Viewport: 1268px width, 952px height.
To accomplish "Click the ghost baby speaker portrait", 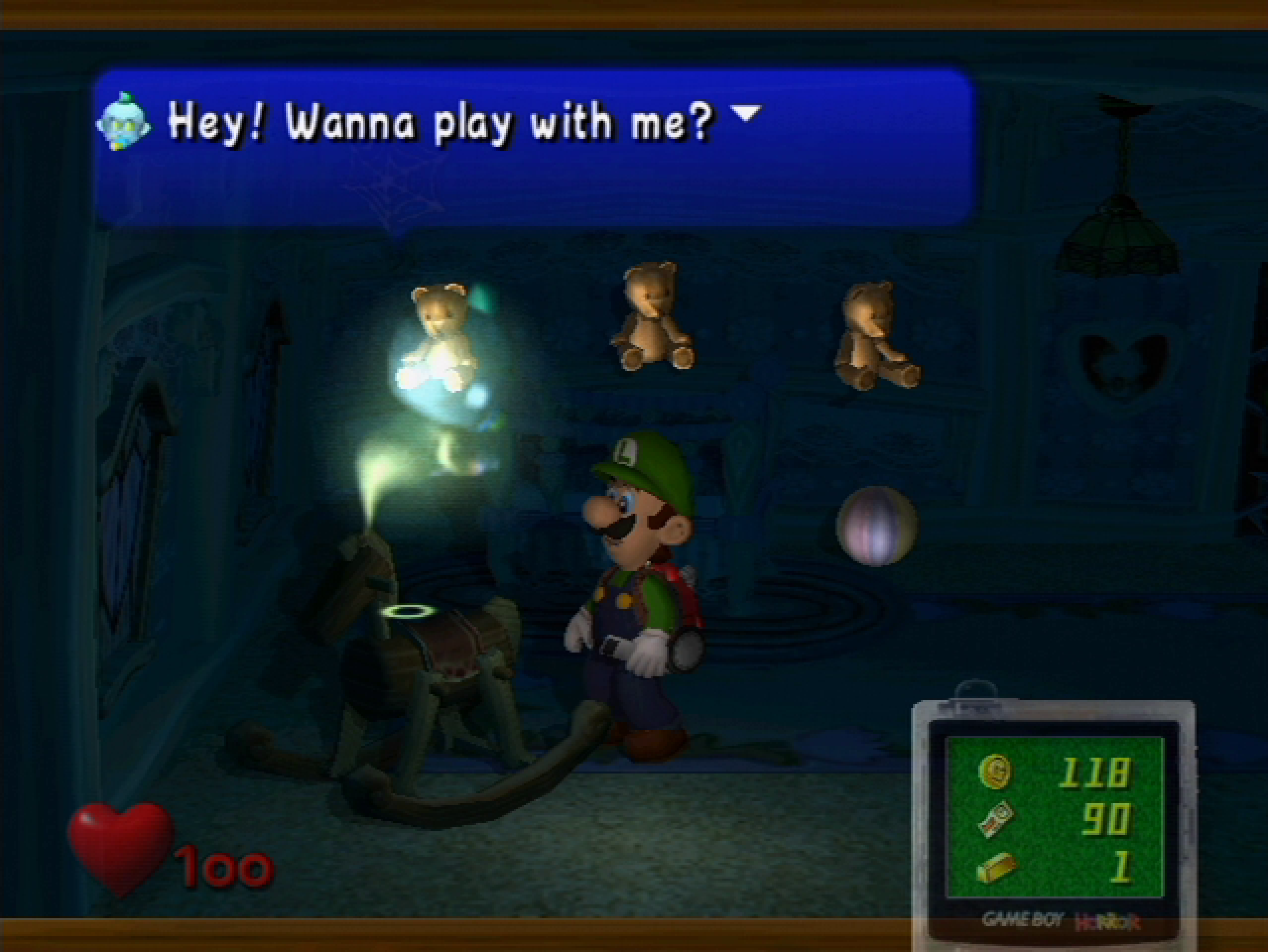I will point(123,122).
